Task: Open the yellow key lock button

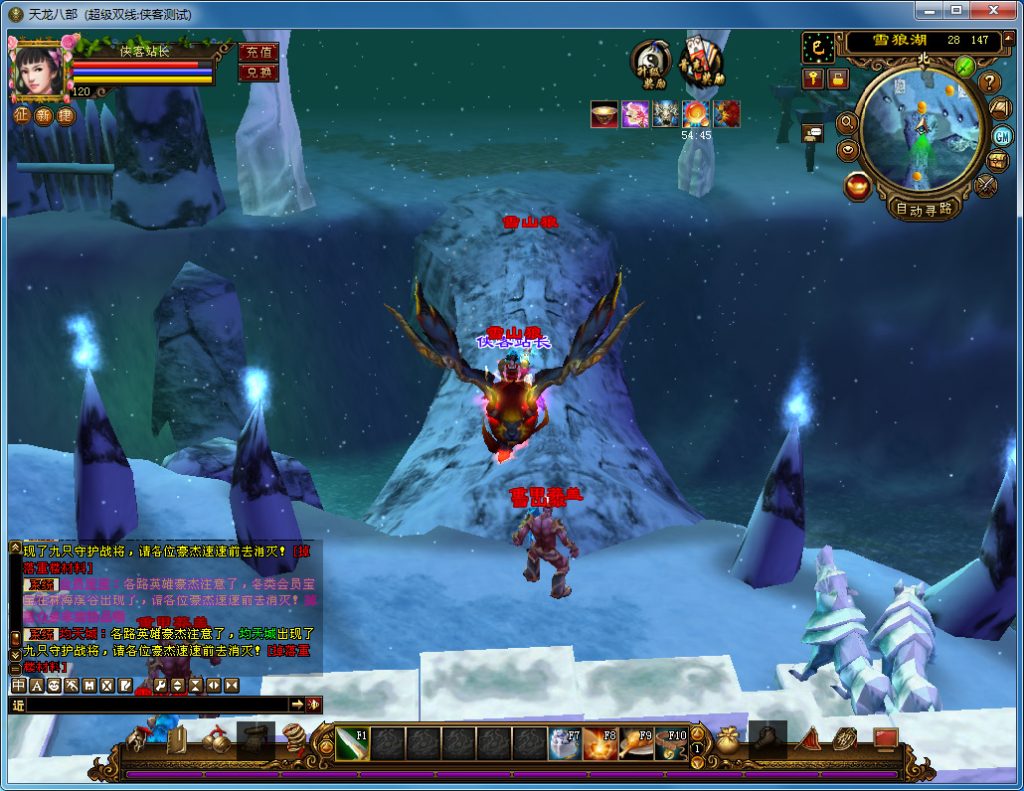Action: tap(813, 78)
